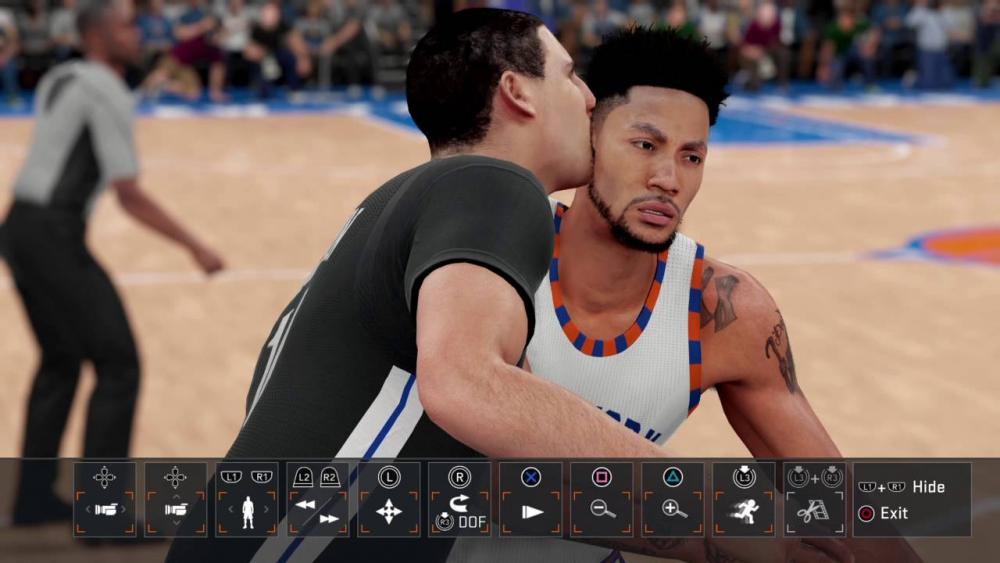
Task: Select the four-arrow camera move tile
Action: pyautogui.click(x=389, y=499)
